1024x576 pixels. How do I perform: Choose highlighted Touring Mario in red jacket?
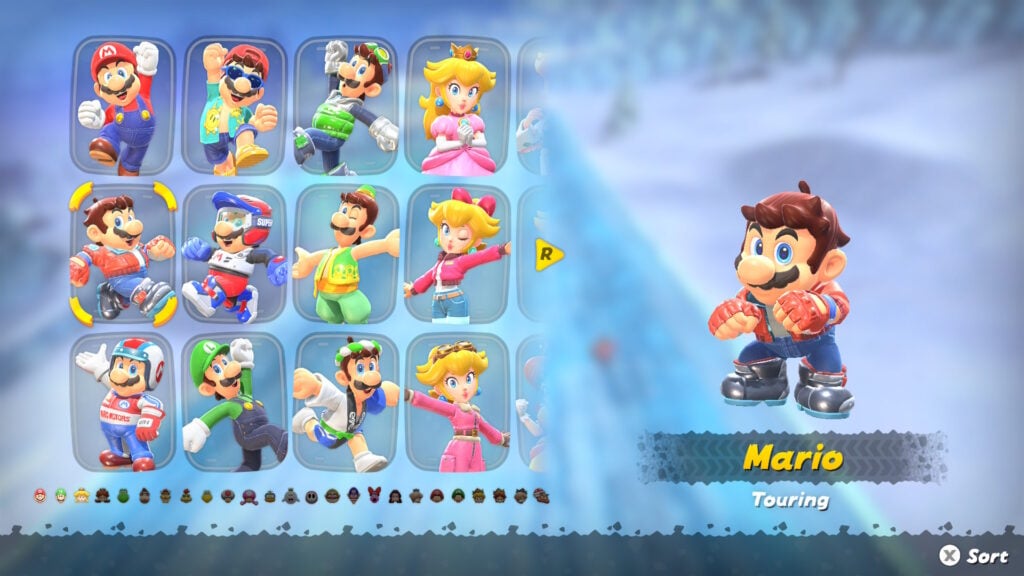click(x=123, y=253)
